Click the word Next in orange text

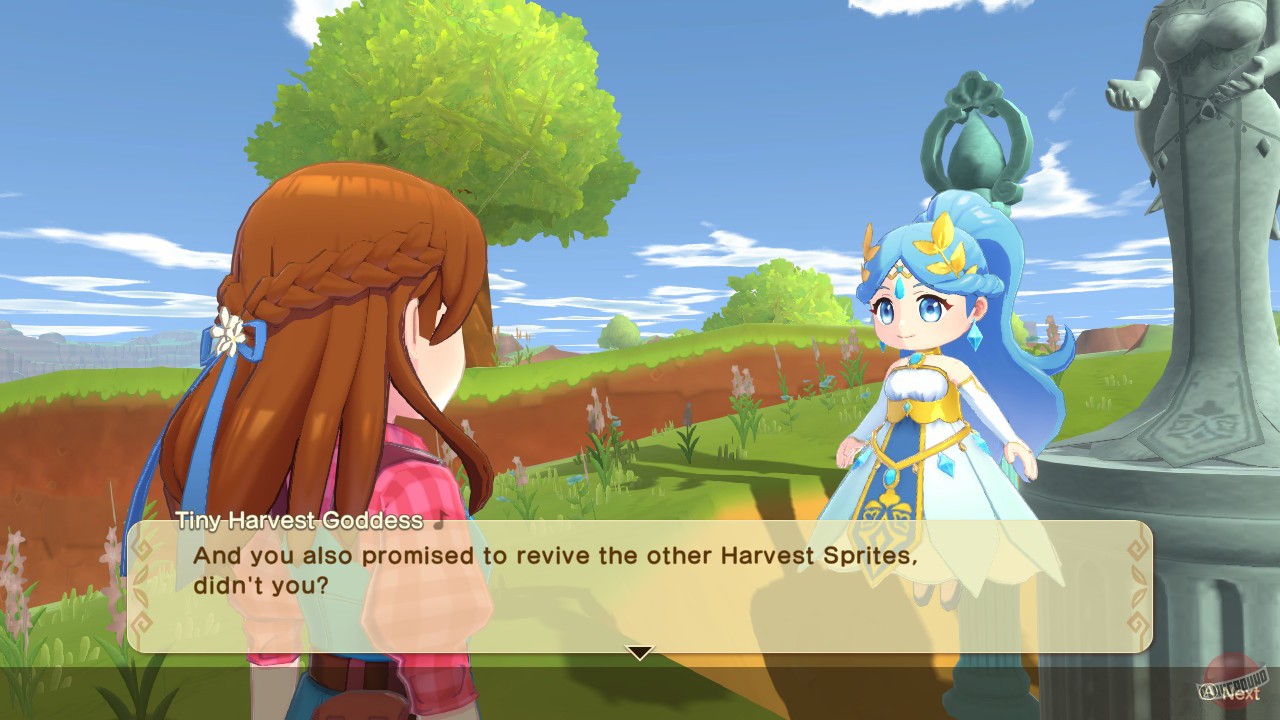pos(1241,694)
